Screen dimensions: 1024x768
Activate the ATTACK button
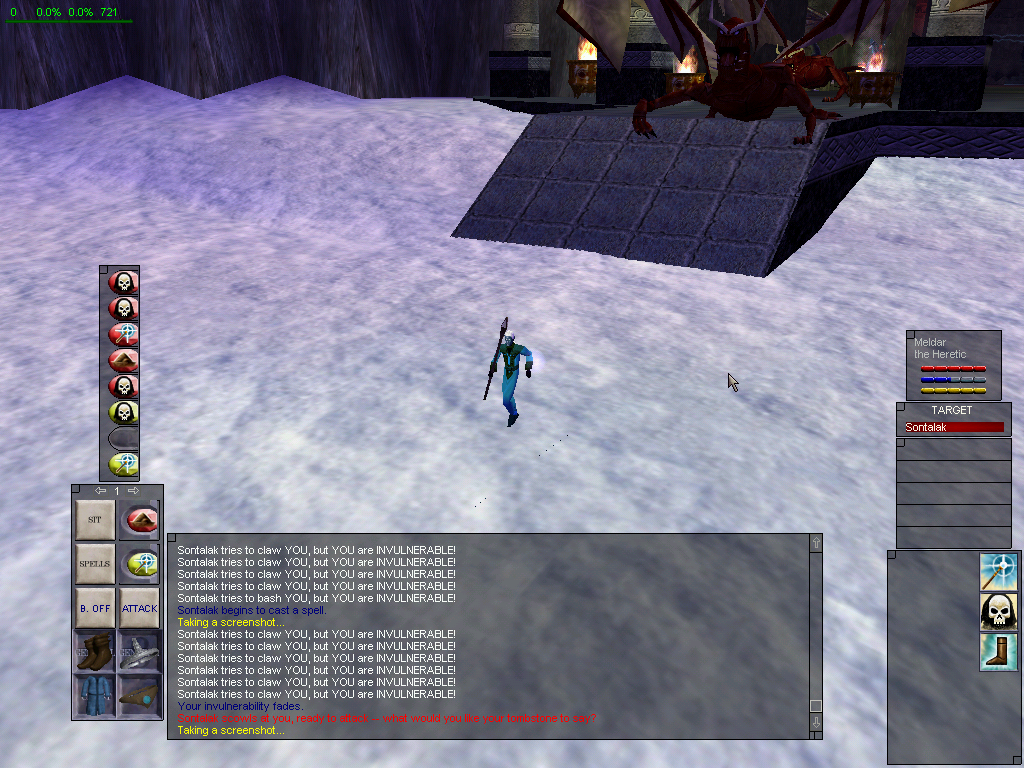coord(139,607)
